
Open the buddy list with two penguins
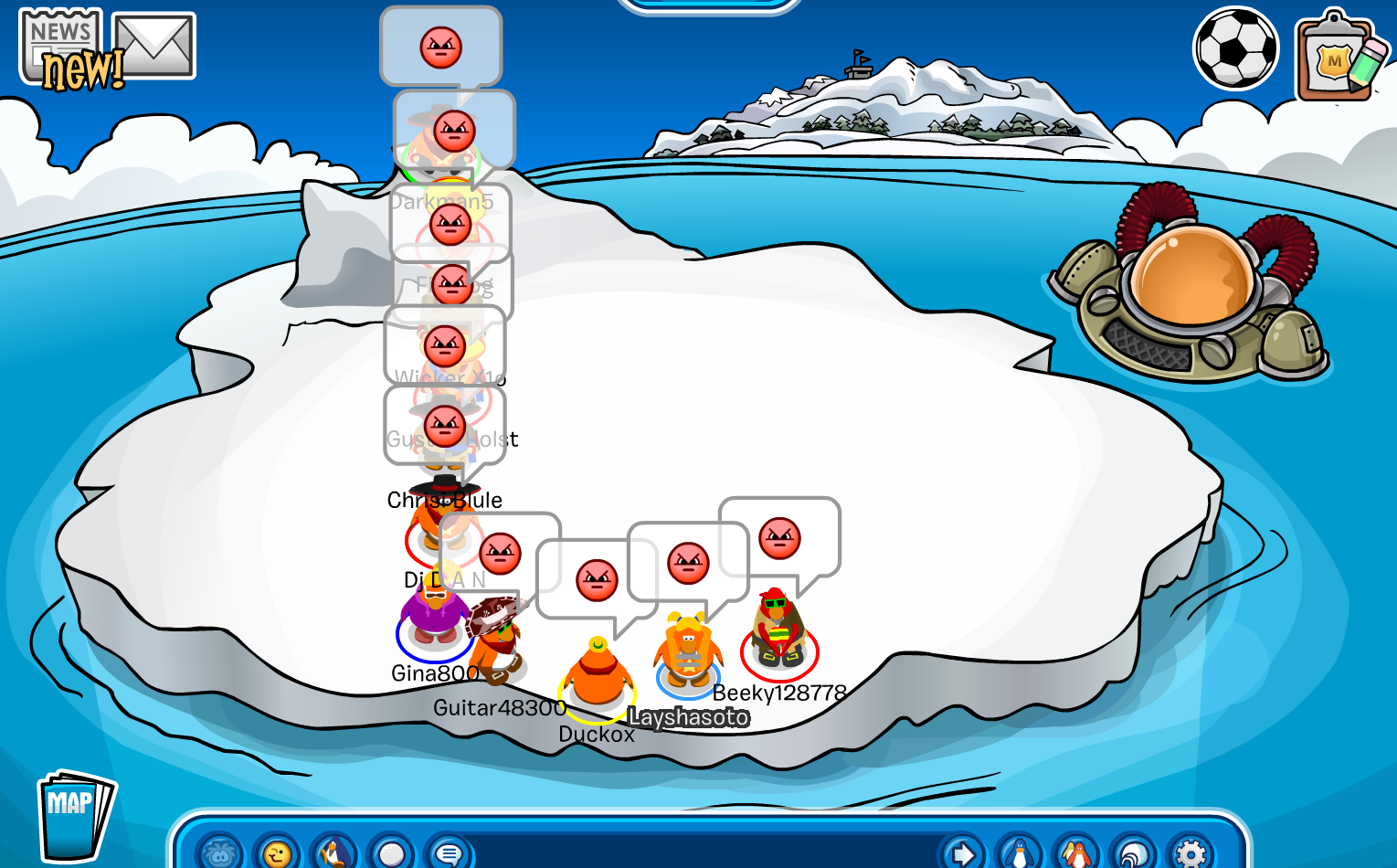(x=1077, y=853)
